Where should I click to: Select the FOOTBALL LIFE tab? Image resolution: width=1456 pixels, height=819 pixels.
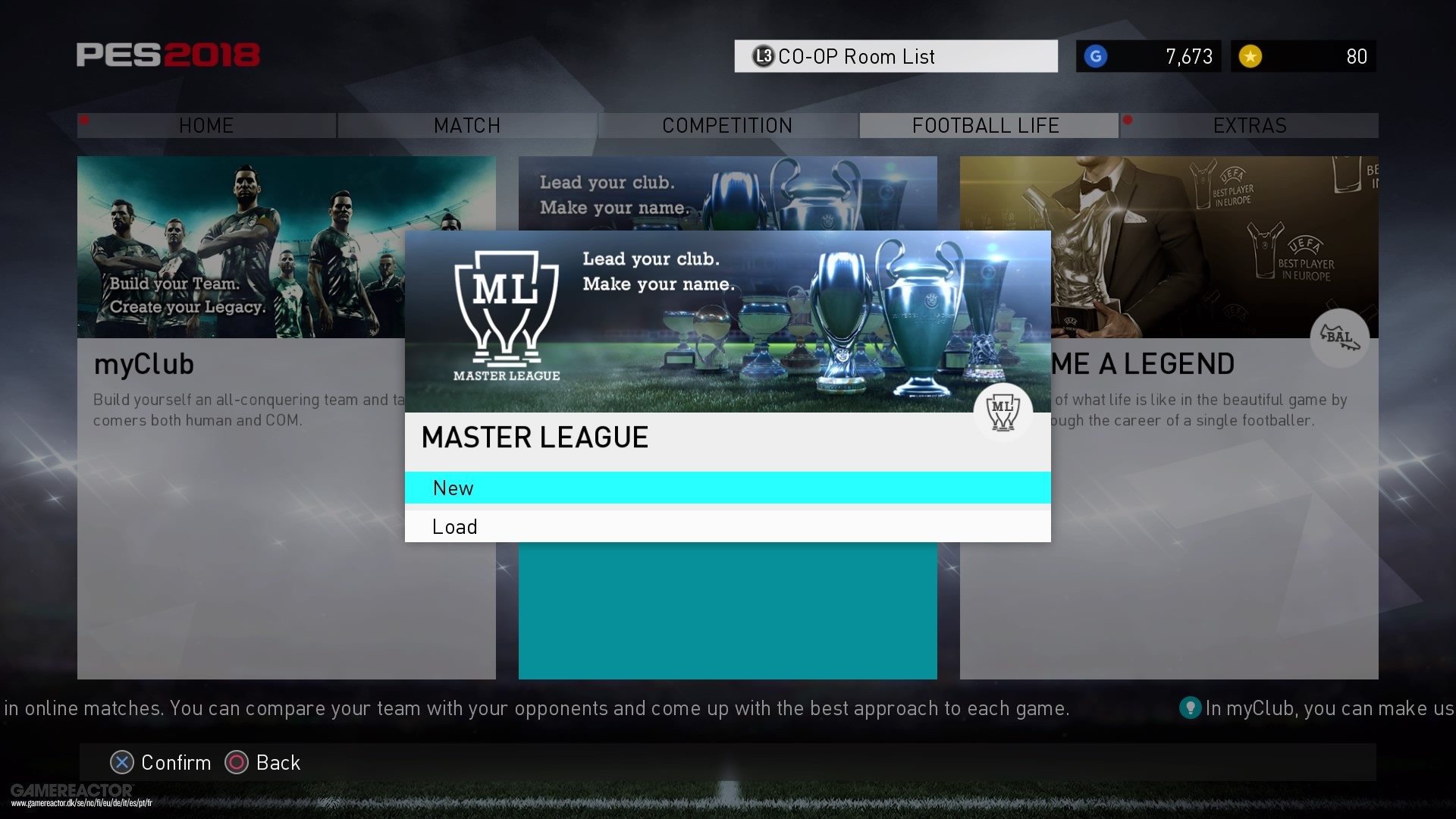coord(987,125)
